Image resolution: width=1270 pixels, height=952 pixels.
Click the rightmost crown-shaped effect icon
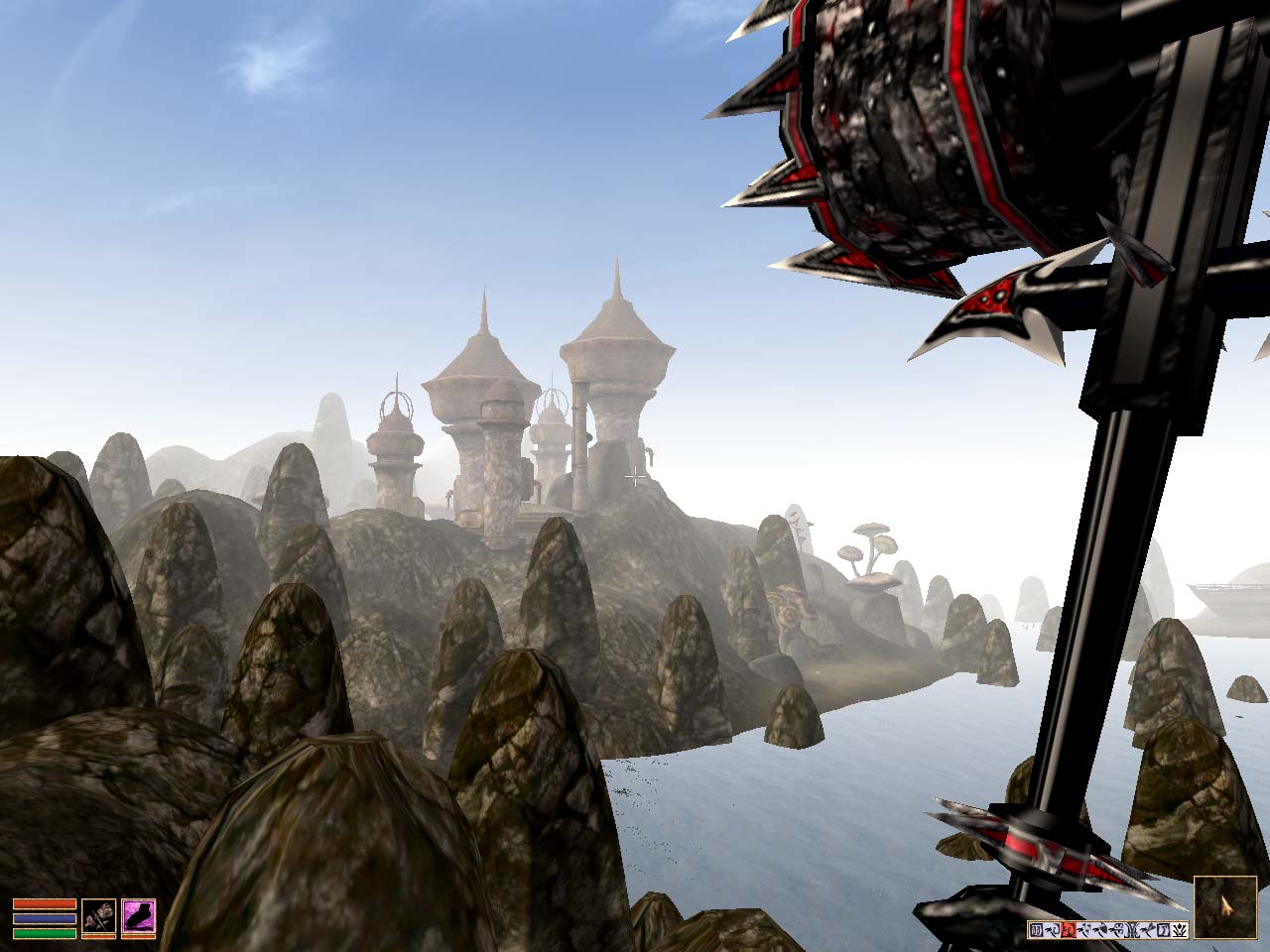1179,930
